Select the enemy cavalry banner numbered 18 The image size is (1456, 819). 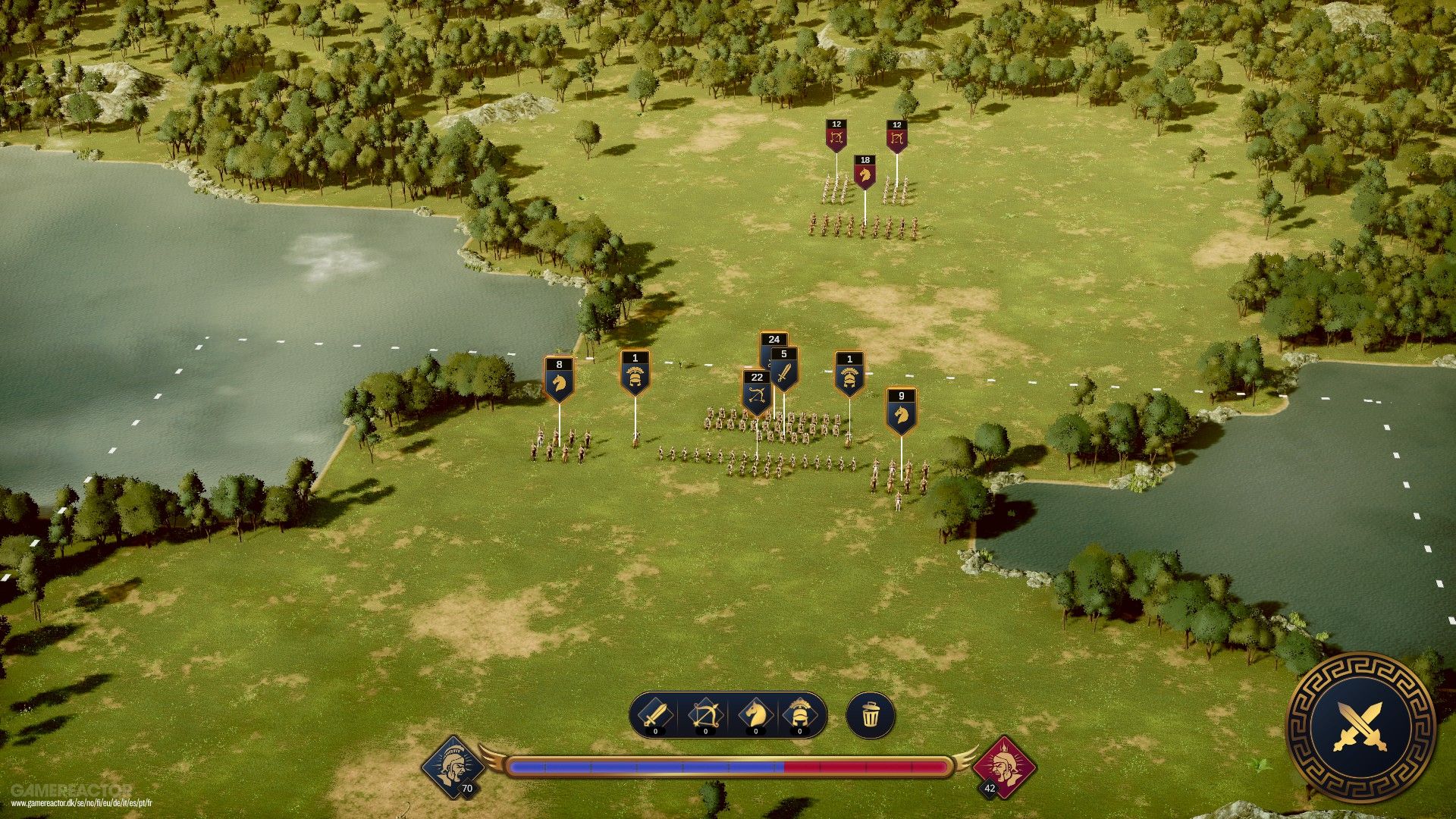863,171
